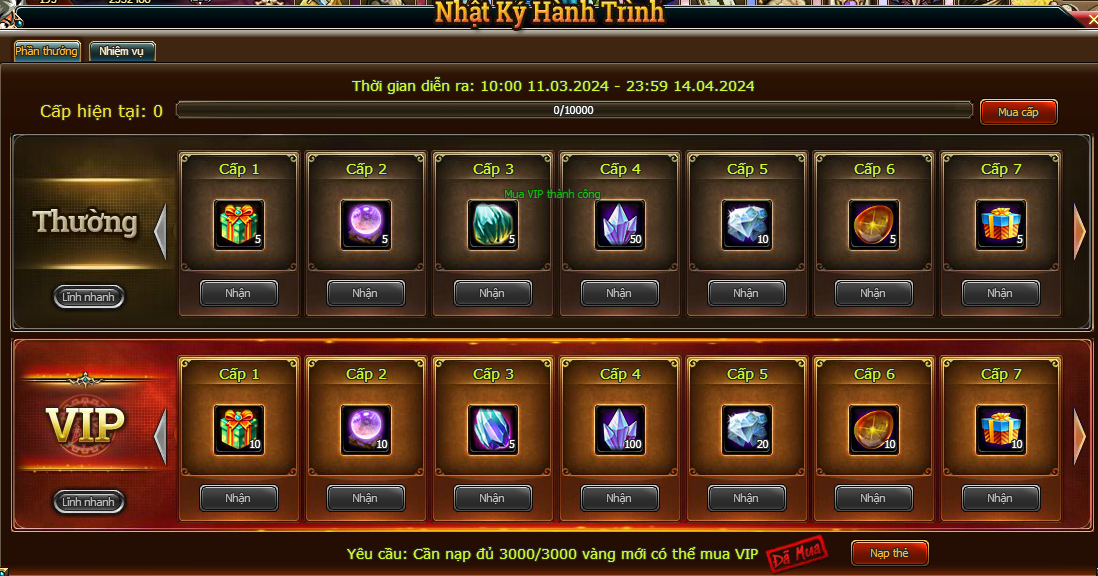This screenshot has height=576, width=1098.
Task: Open the Nạp thẻ top-up button
Action: pyautogui.click(x=890, y=553)
